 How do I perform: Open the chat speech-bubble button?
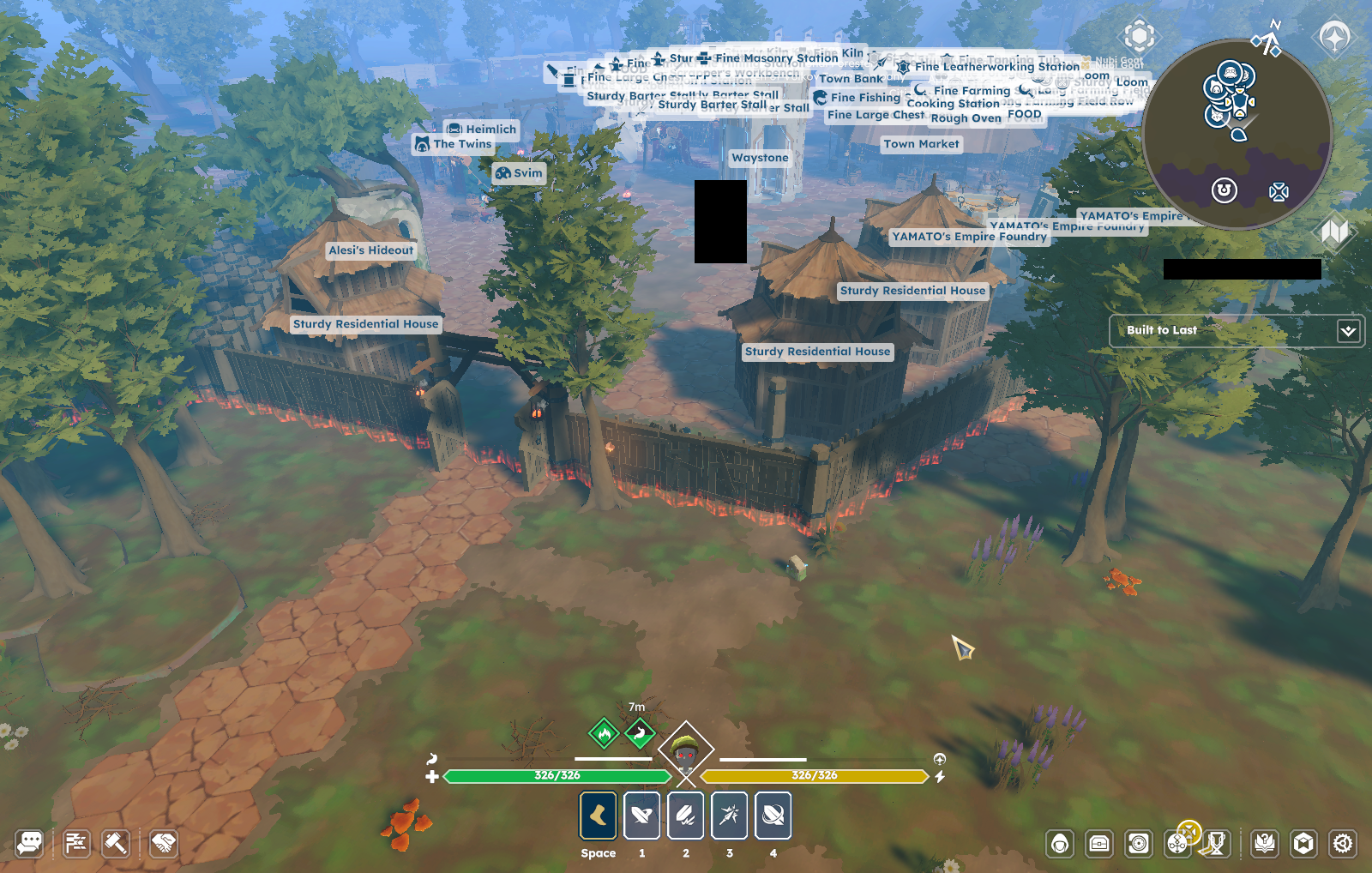click(29, 843)
